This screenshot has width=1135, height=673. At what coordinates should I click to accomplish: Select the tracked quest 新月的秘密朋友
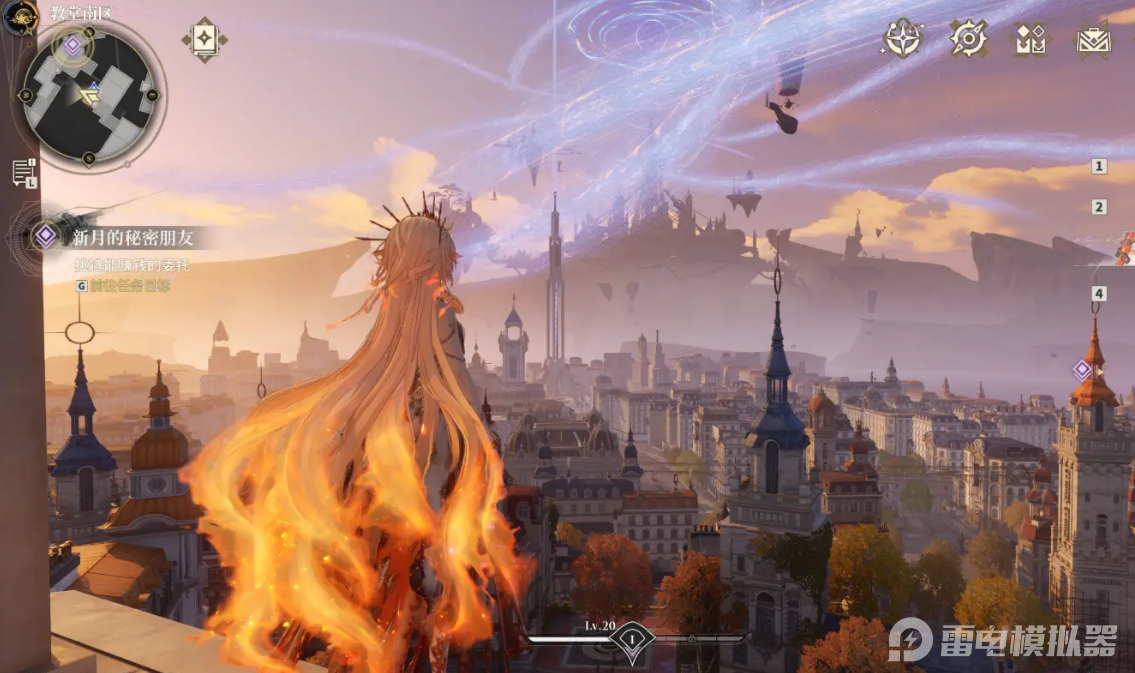point(131,238)
